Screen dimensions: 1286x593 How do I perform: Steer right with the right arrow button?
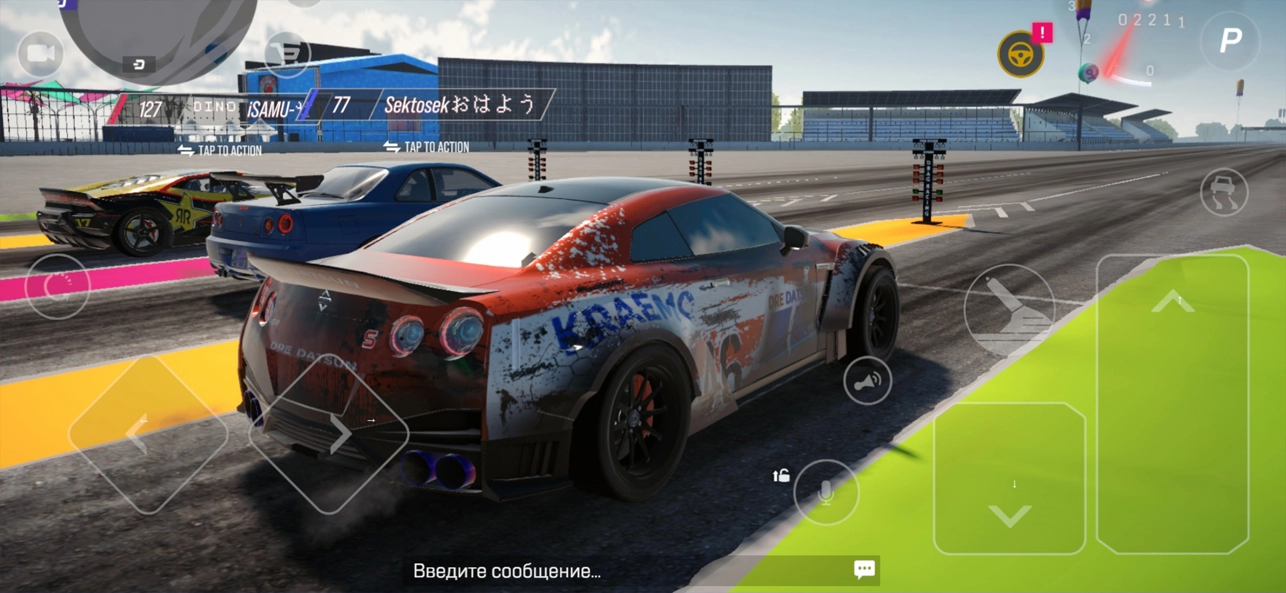pos(329,433)
